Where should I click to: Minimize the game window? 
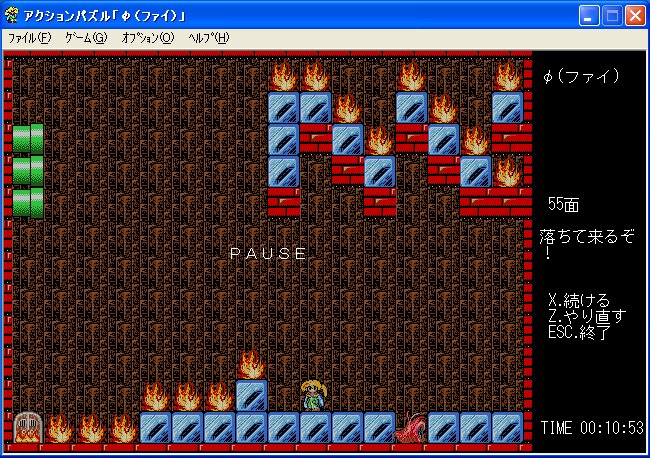(590, 14)
